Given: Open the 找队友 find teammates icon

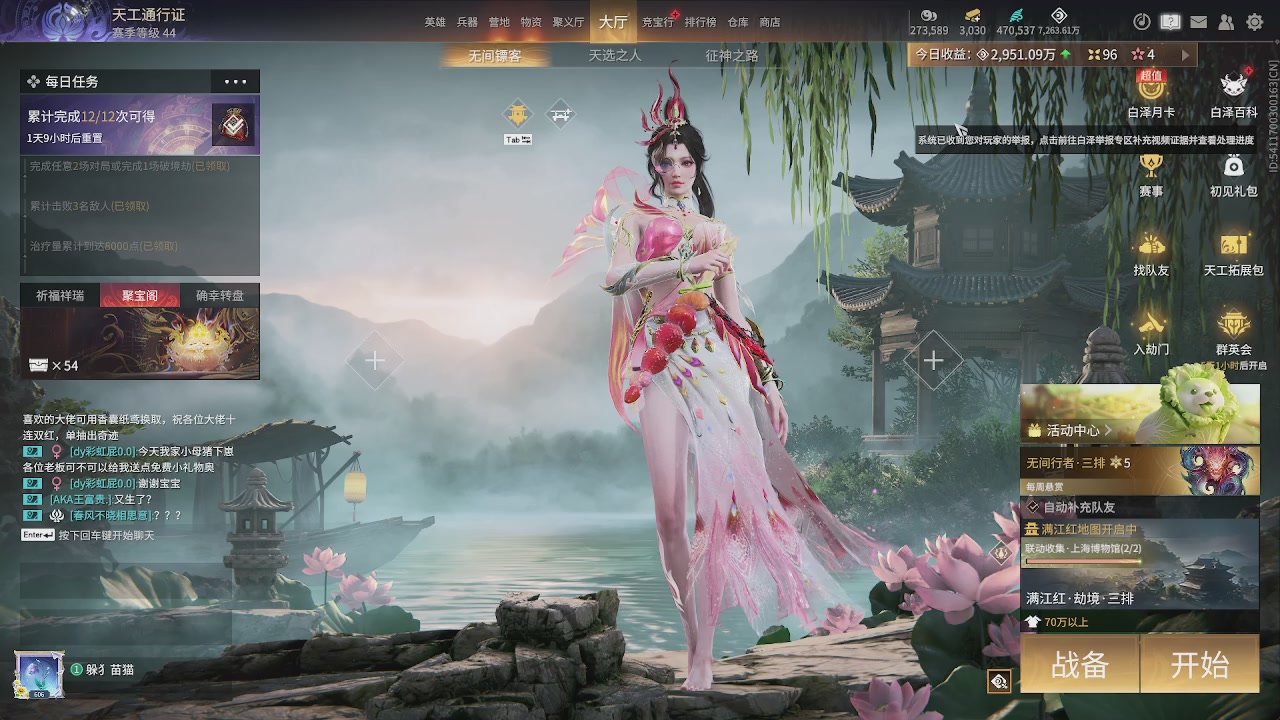Looking at the screenshot, I should tap(1151, 253).
